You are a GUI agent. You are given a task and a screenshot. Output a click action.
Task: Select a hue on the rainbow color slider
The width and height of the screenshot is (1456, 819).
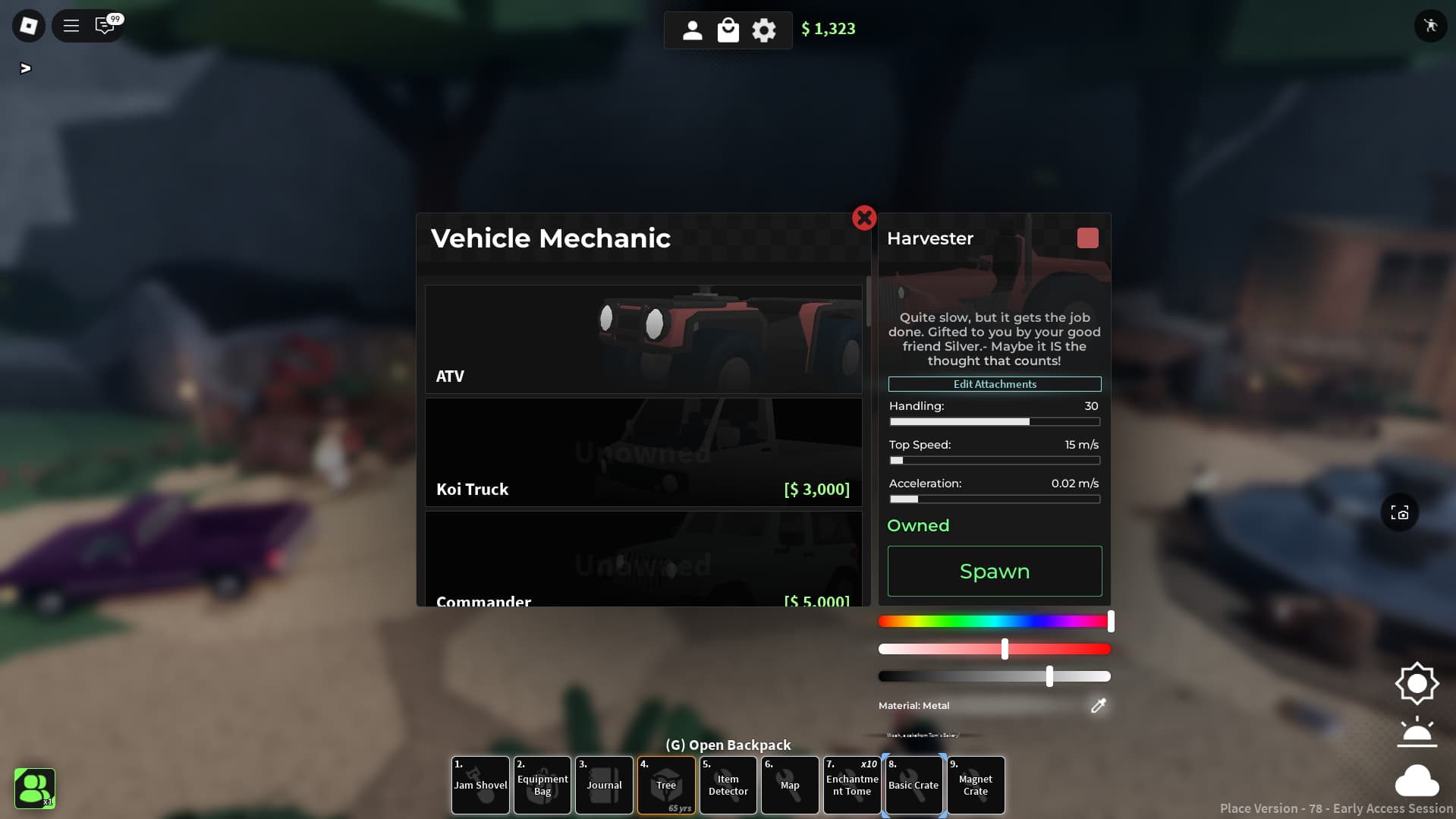pos(994,621)
